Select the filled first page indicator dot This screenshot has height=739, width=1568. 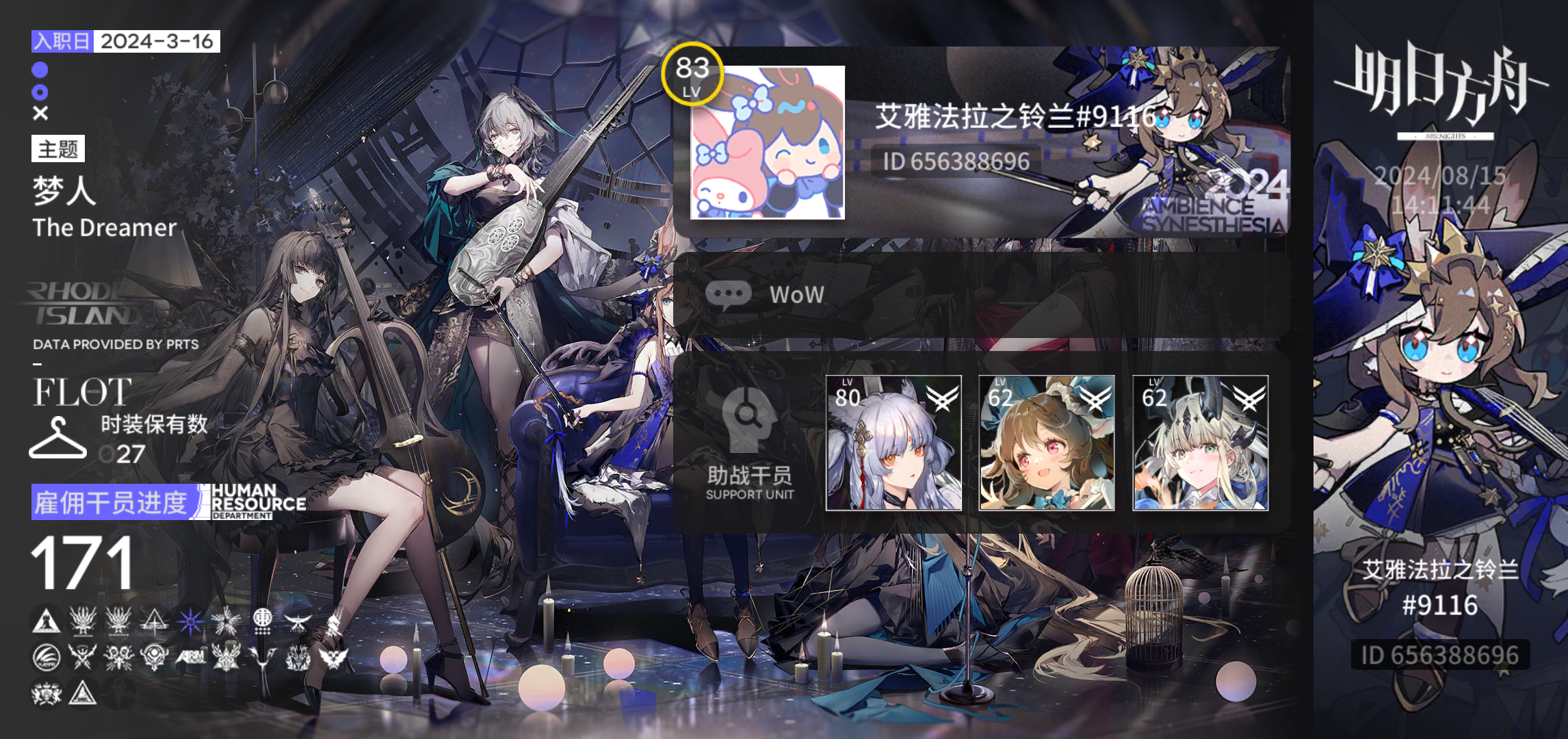pos(39,70)
